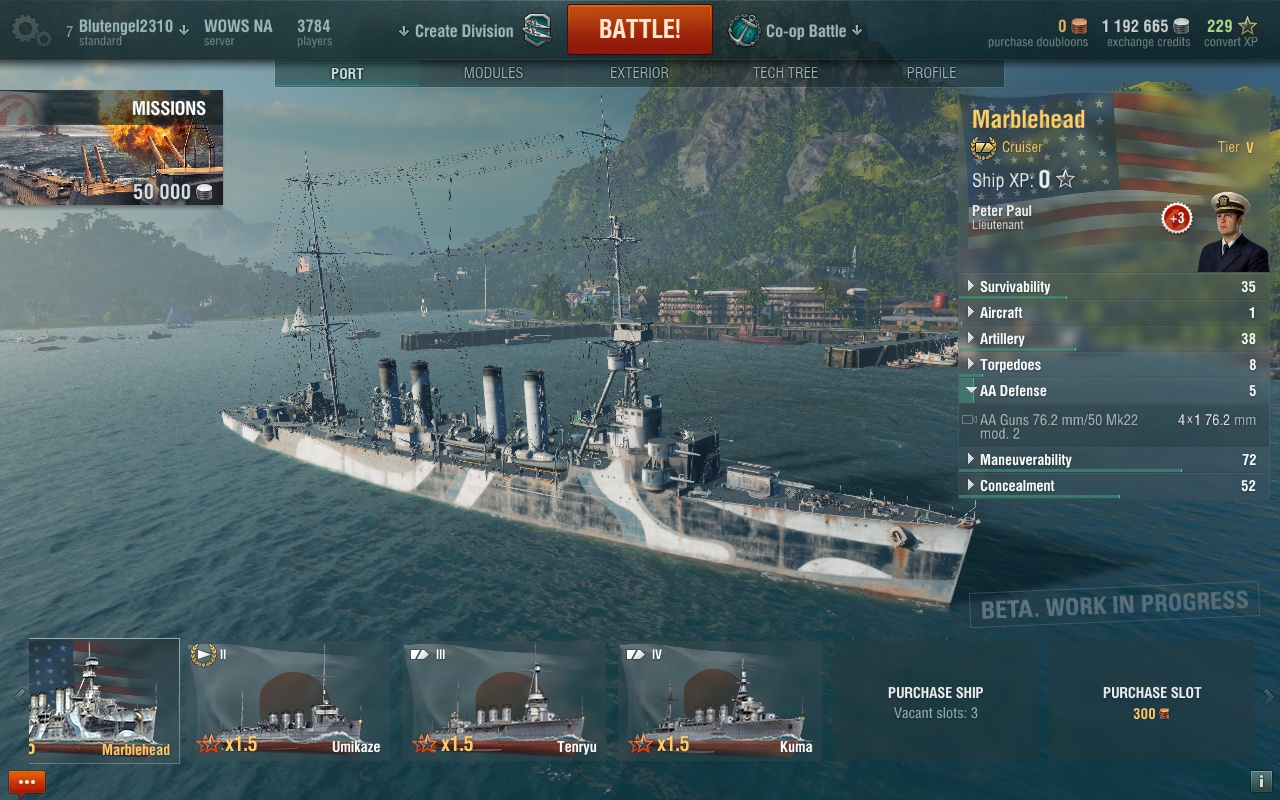Open the settings gear menu
This screenshot has height=800, width=1280.
[30, 30]
